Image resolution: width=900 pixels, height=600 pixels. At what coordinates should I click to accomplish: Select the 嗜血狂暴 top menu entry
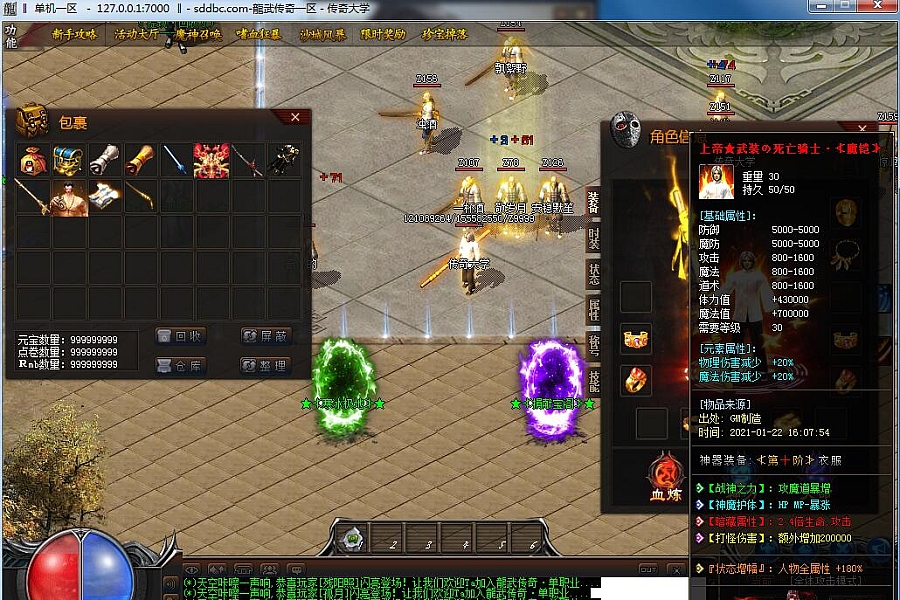(261, 34)
